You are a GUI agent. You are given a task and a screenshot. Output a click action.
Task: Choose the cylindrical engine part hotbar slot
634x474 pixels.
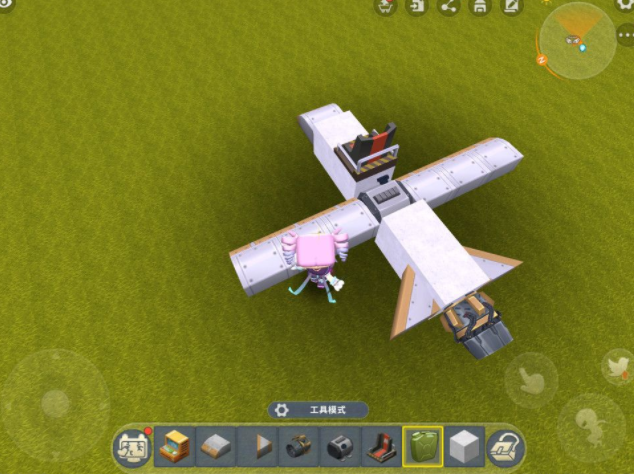pyautogui.click(x=299, y=445)
